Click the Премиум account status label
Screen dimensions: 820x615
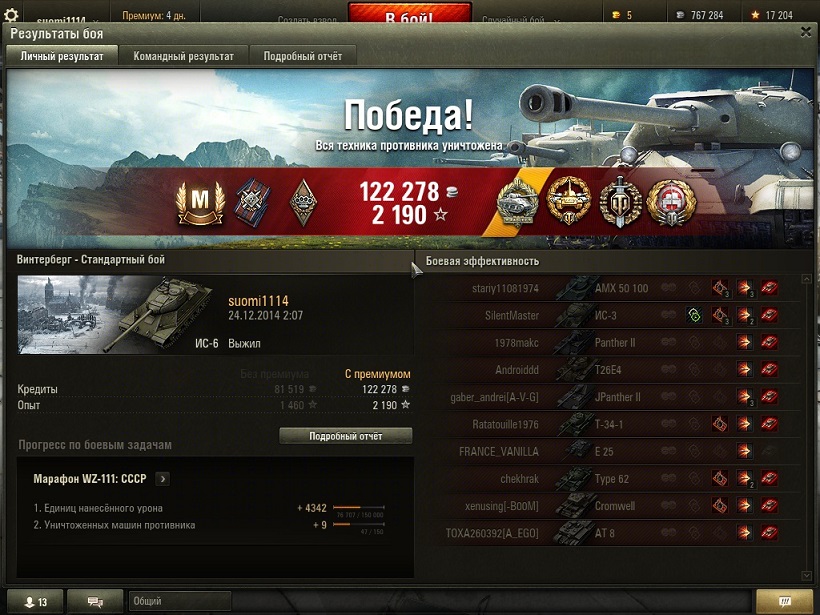tap(153, 16)
